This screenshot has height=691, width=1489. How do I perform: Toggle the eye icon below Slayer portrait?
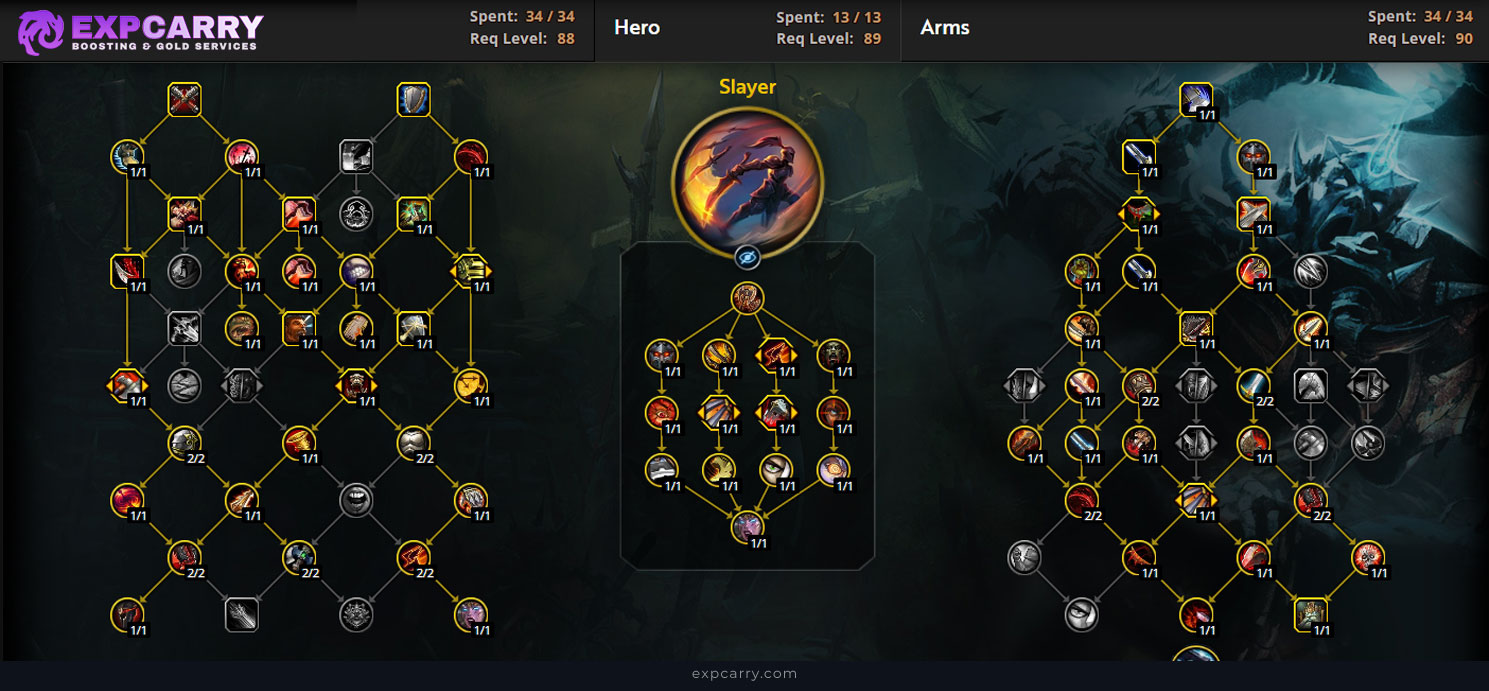(x=747, y=258)
